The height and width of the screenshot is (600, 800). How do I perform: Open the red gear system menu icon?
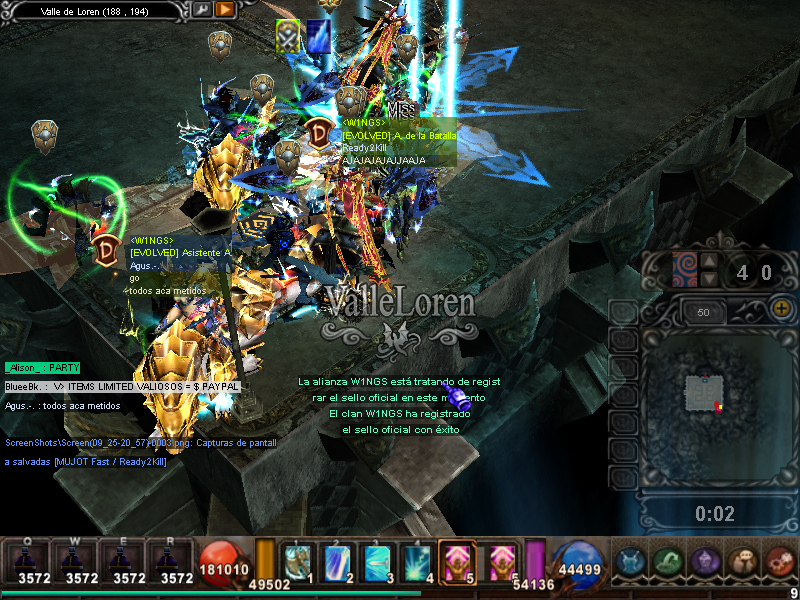pos(779,562)
